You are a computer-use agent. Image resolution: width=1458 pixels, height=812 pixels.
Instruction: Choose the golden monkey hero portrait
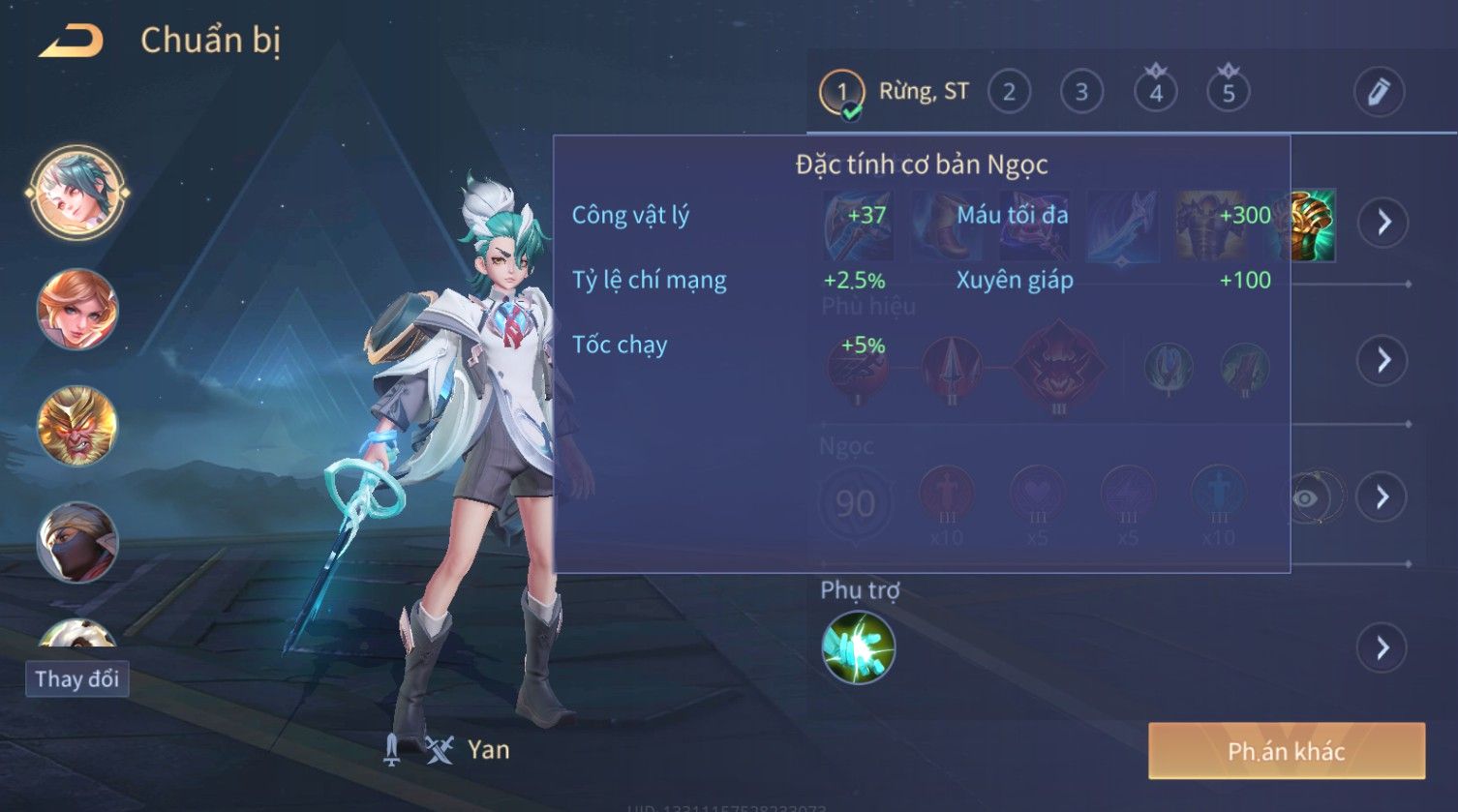(77, 426)
